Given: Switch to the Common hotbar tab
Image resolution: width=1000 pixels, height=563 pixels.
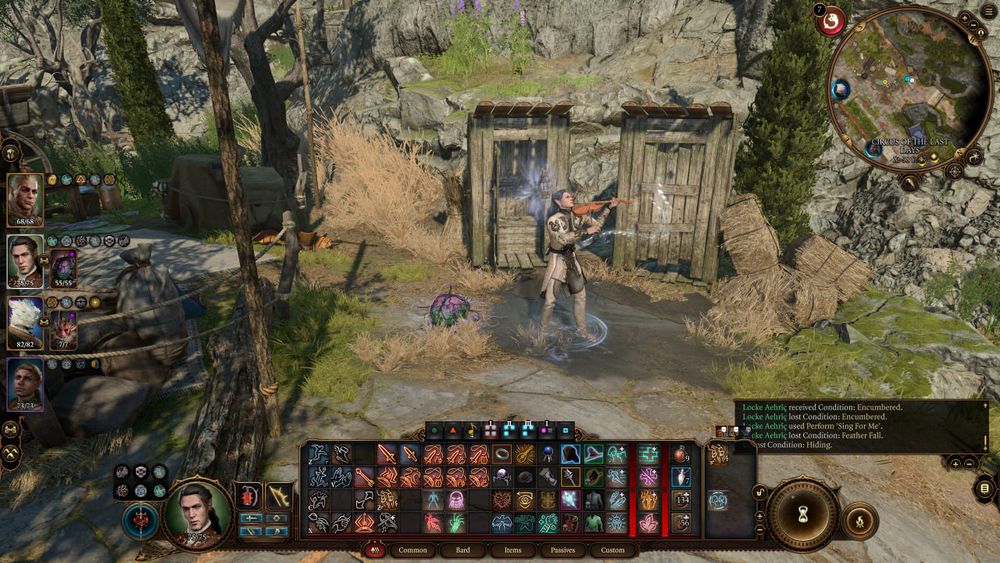Looking at the screenshot, I should (413, 550).
